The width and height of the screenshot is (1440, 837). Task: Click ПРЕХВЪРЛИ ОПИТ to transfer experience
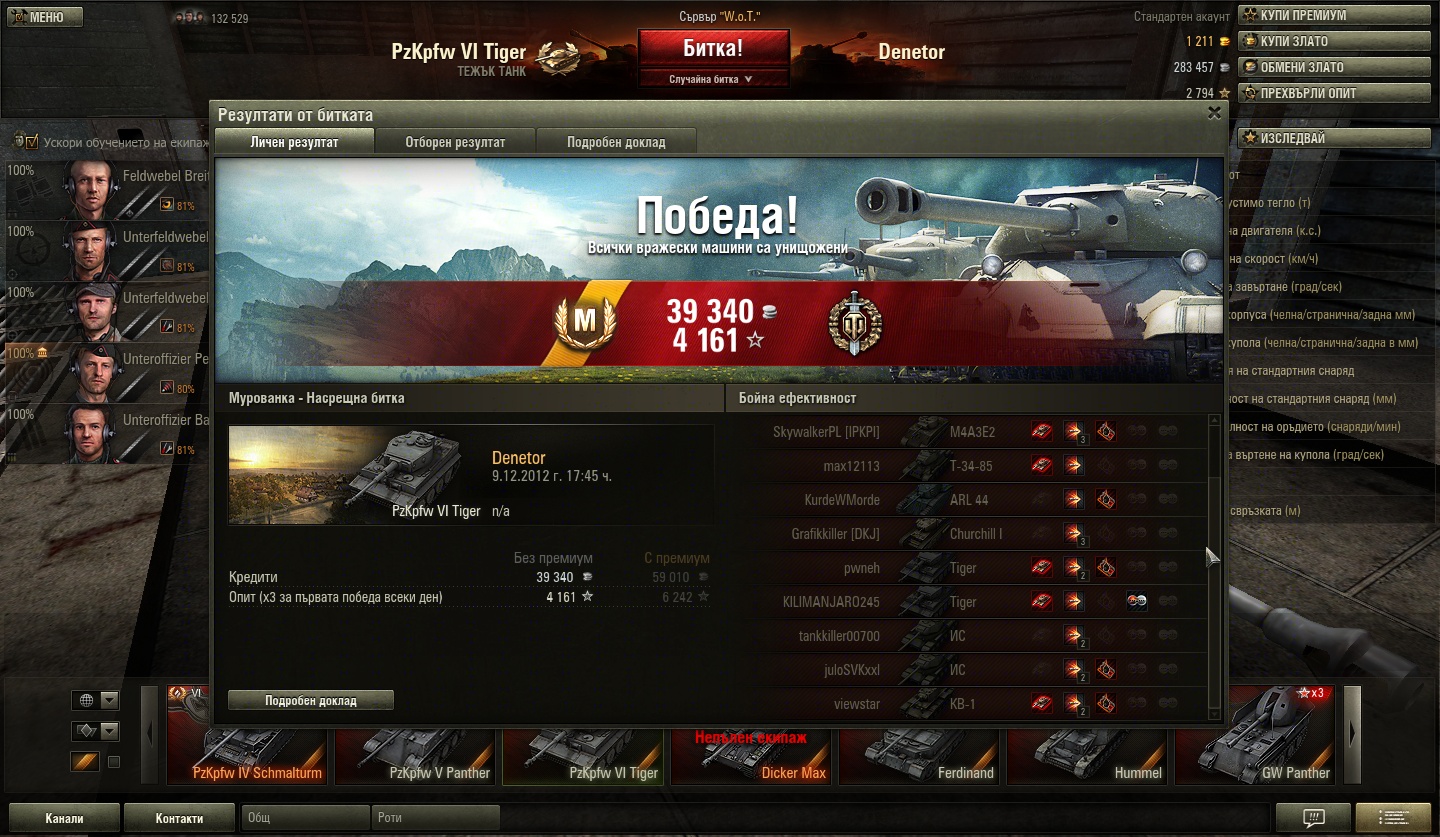(1333, 93)
